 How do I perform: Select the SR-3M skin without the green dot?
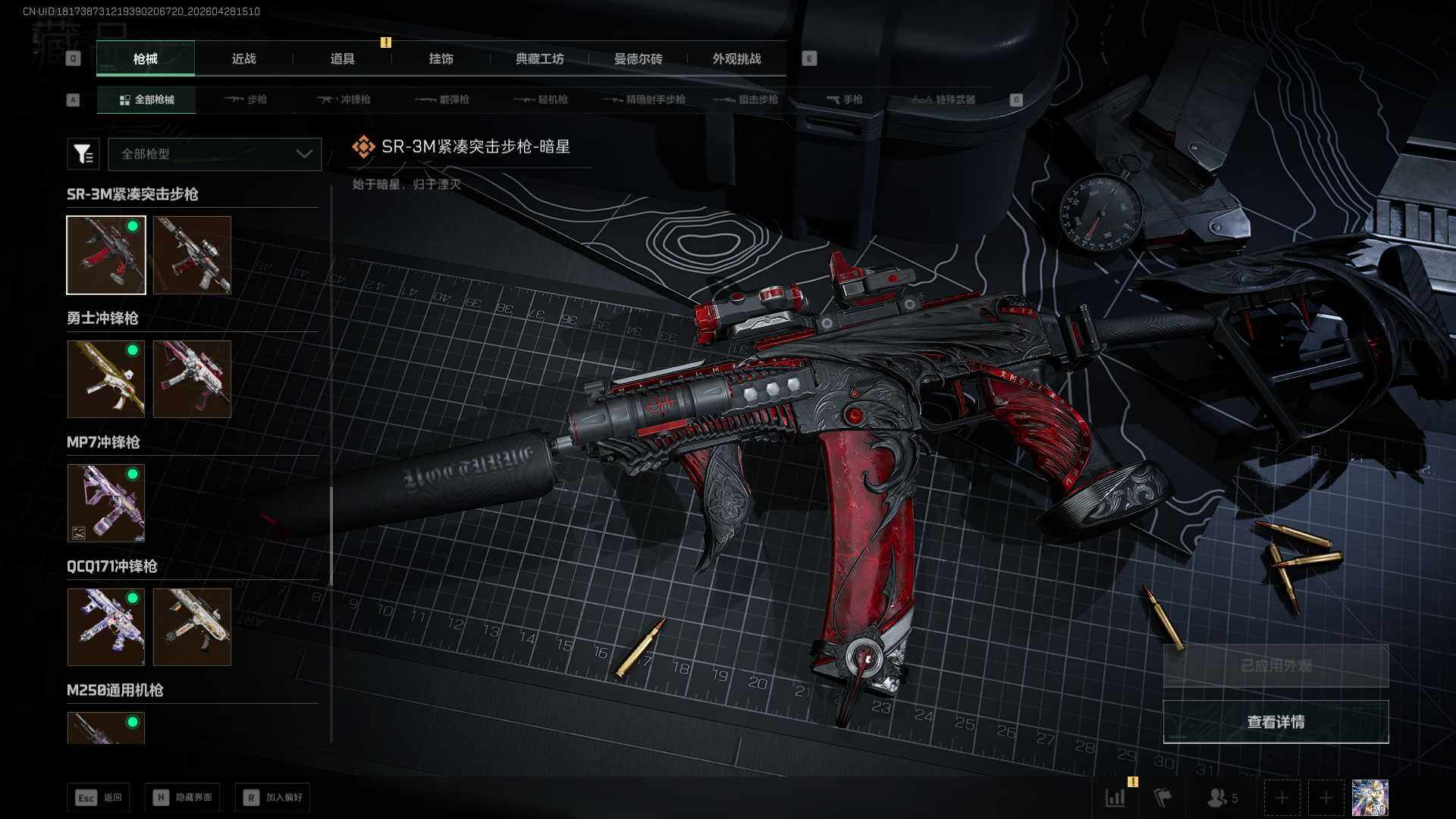pyautogui.click(x=192, y=255)
